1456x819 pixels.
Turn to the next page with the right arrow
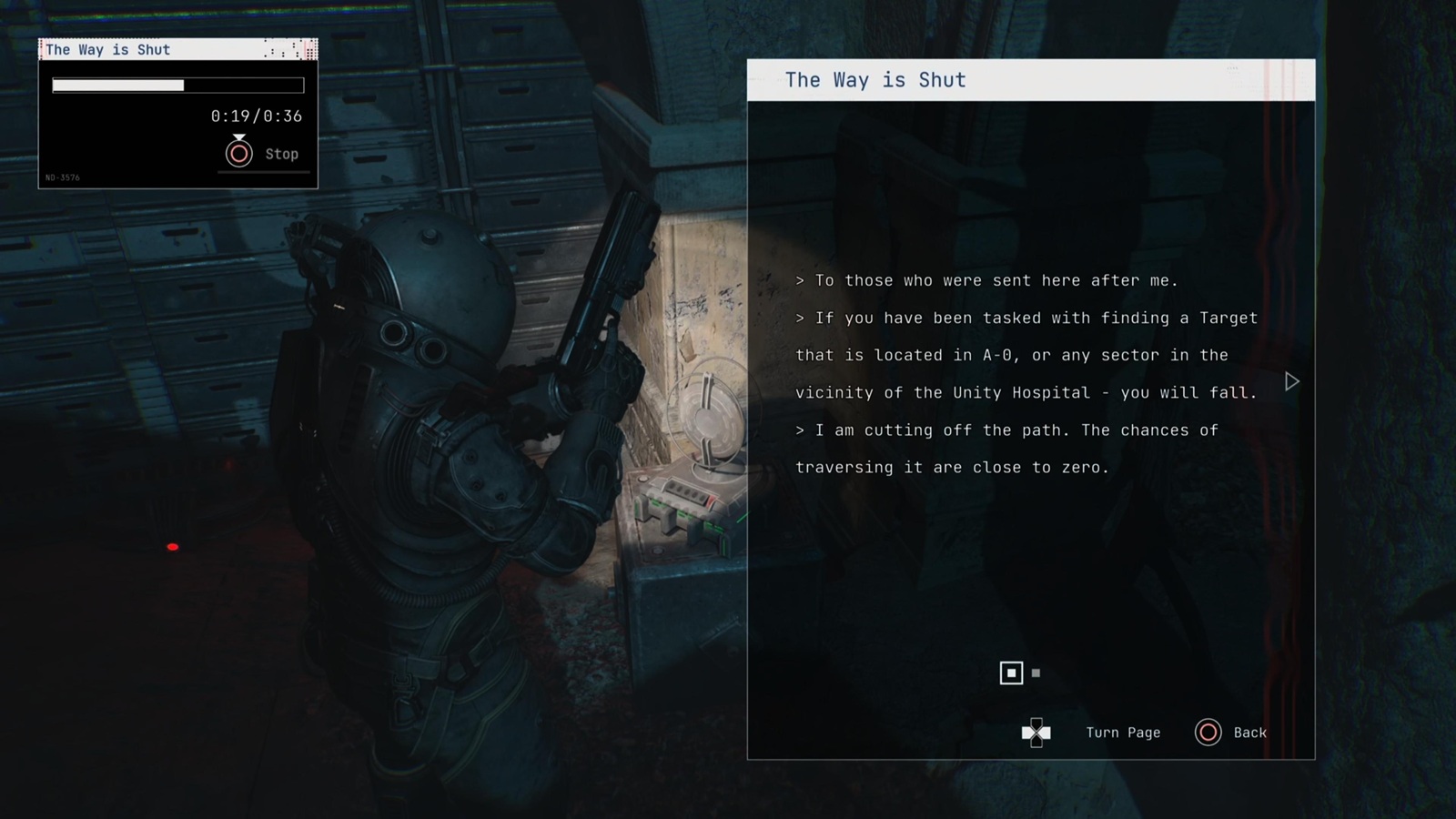1291,381
